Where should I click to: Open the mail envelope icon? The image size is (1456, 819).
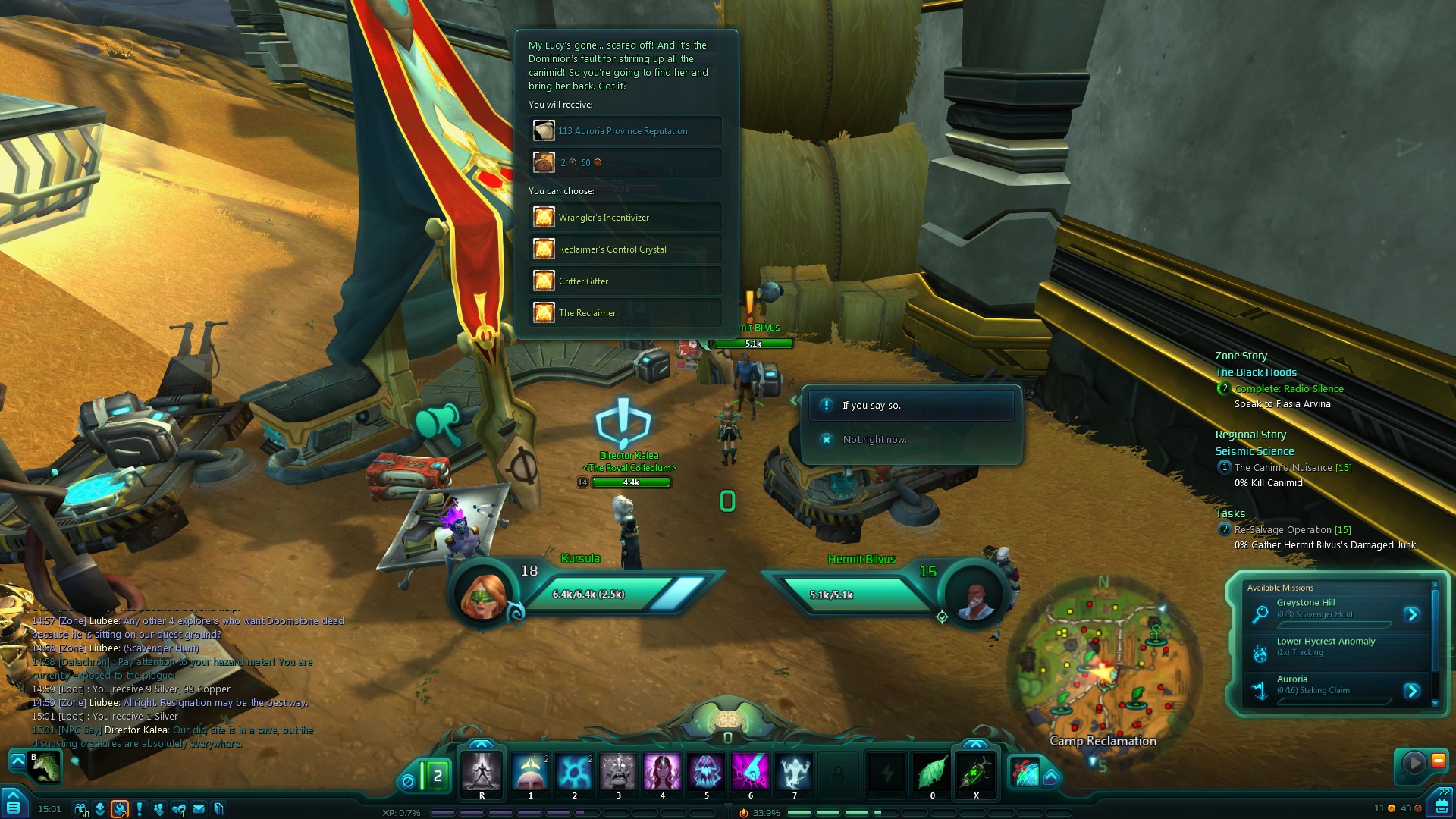[199, 809]
